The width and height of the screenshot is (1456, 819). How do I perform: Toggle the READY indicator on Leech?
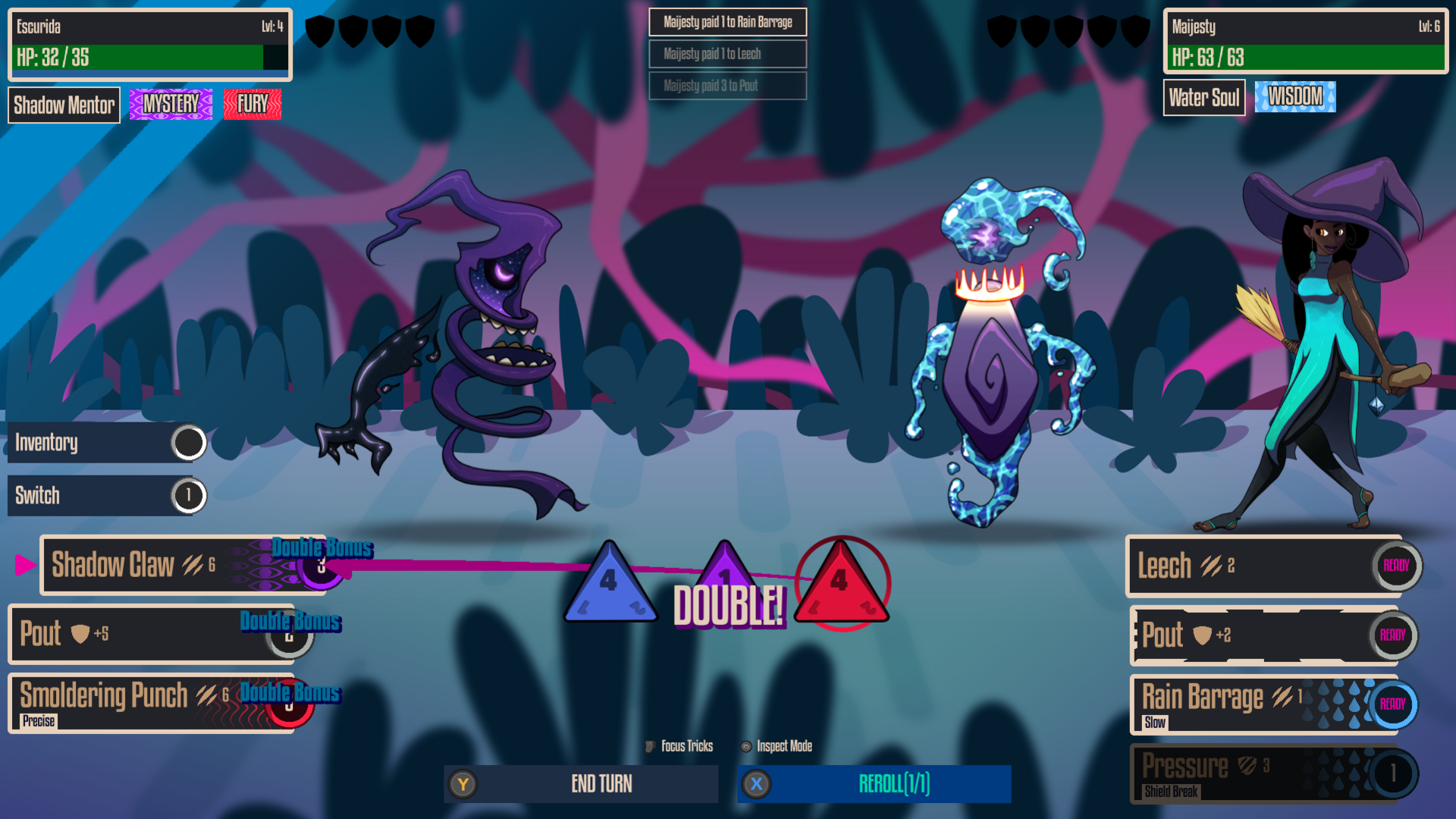coord(1395,566)
